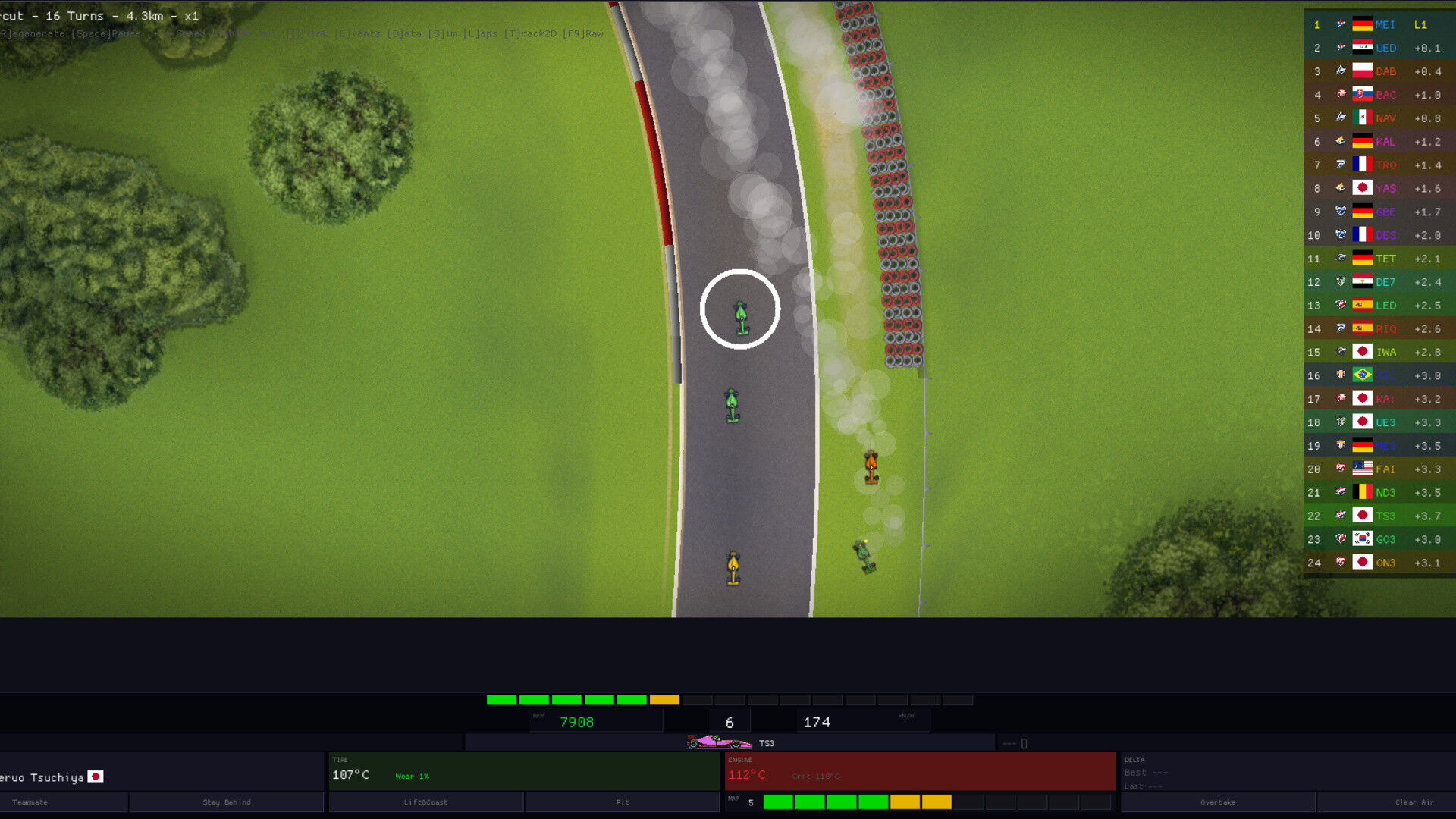This screenshot has width=1456, height=819.
Task: Order a pit stop with the Pit button
Action: [x=622, y=802]
